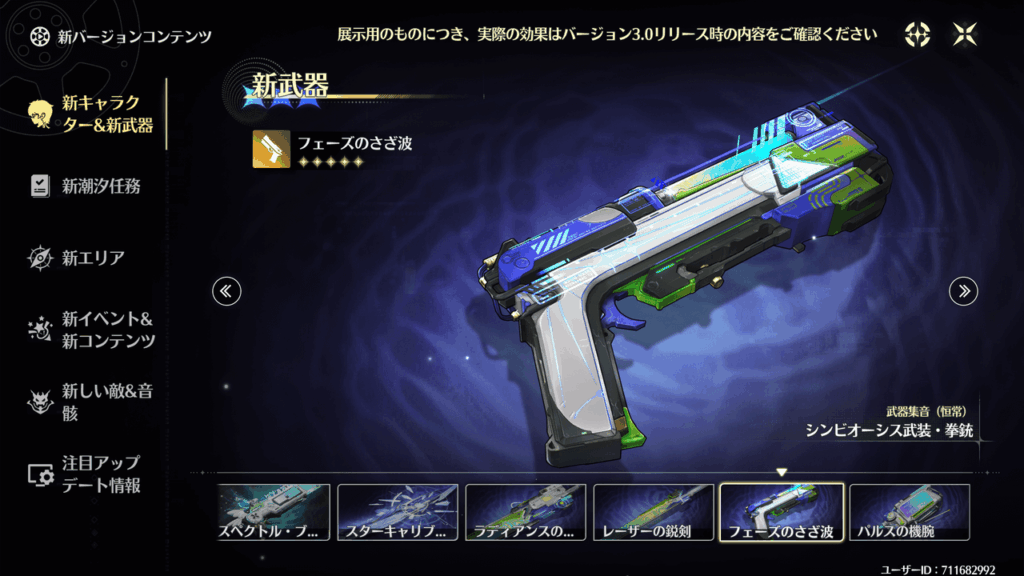Select フェーズのさざ波 thumbnail

point(781,512)
